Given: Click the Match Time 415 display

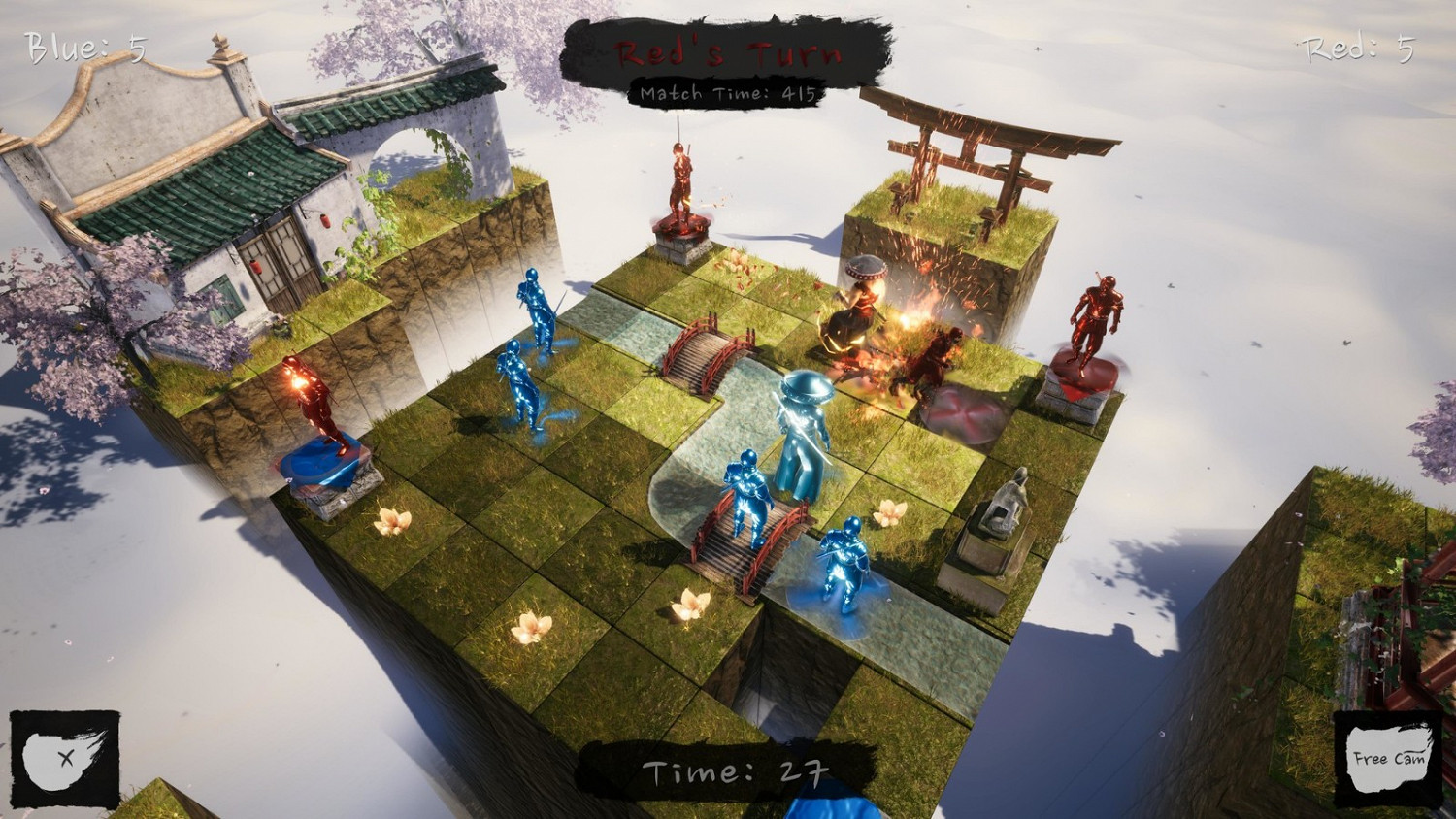Looking at the screenshot, I should point(727,93).
